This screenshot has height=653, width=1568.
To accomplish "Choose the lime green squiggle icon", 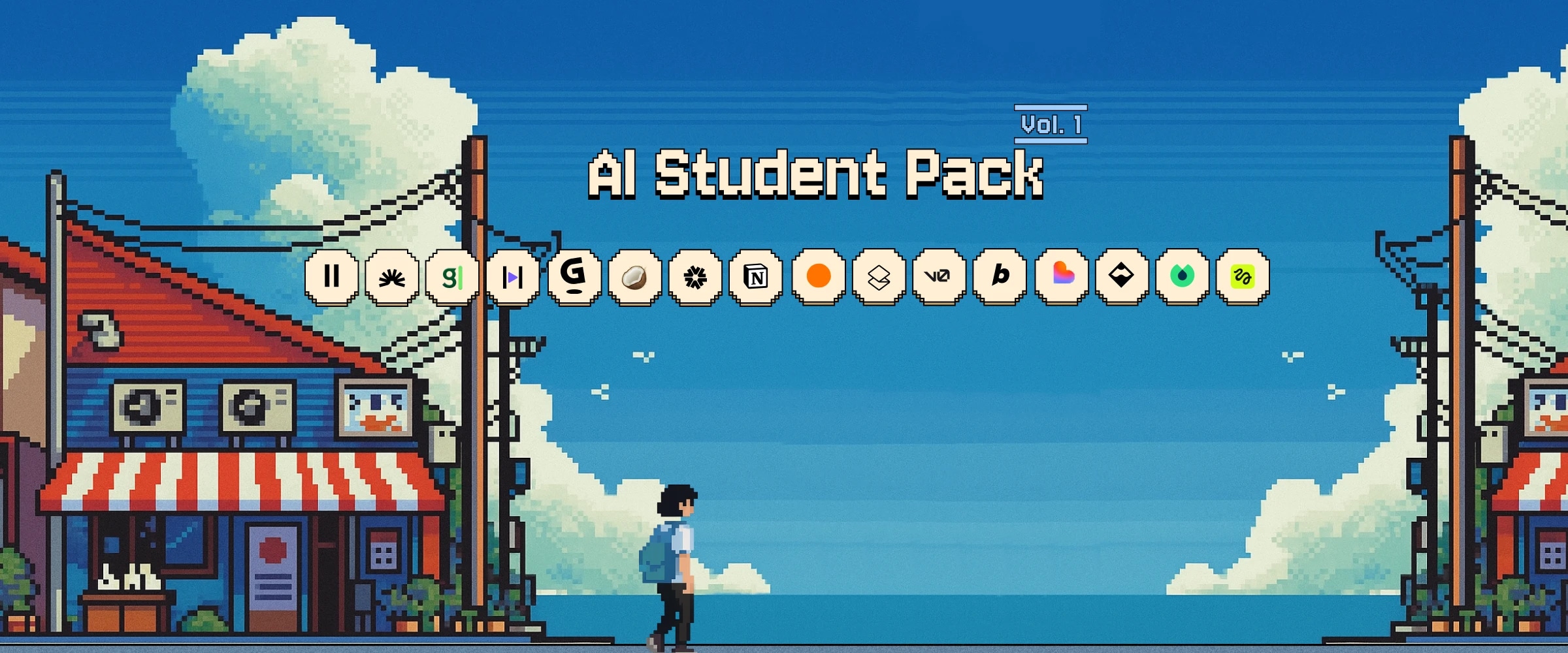I will [1242, 276].
